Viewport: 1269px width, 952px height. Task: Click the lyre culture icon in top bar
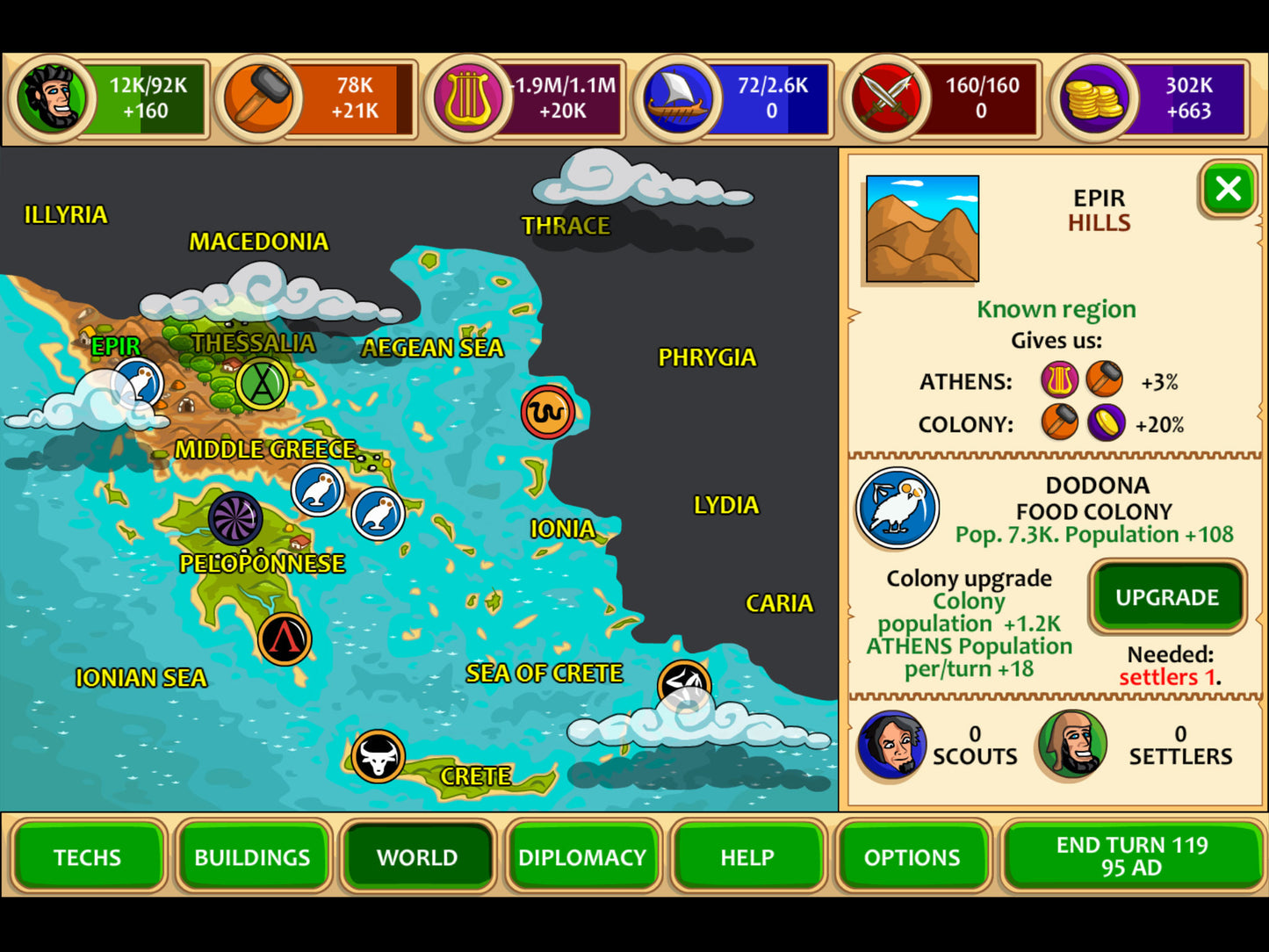click(x=467, y=98)
